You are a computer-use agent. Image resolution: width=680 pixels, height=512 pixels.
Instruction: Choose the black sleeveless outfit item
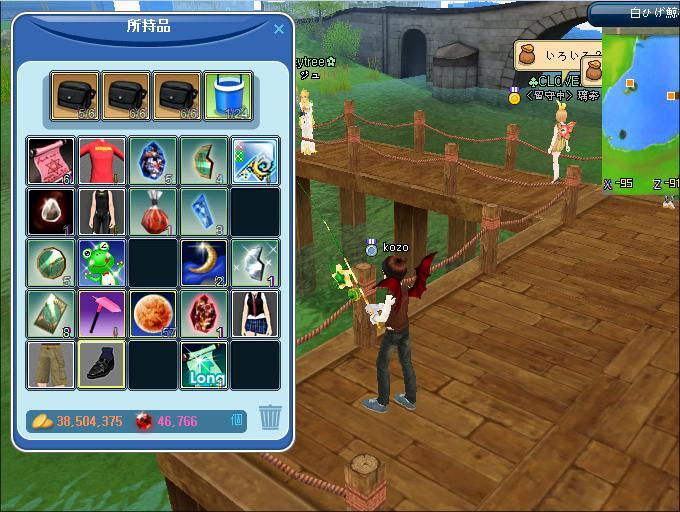[103, 212]
